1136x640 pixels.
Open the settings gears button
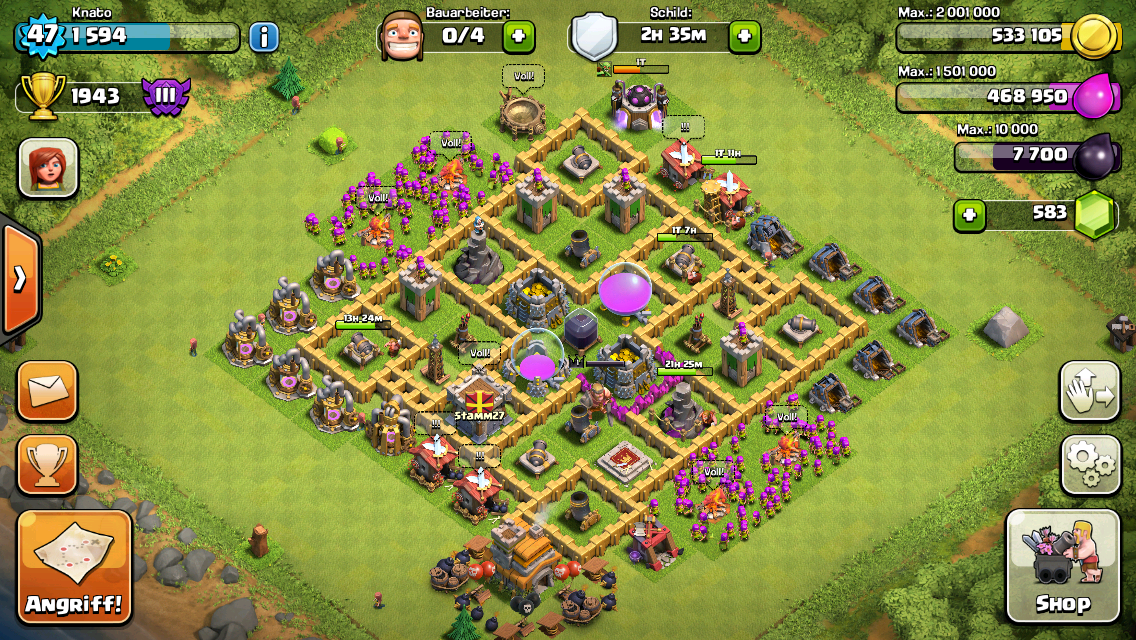point(1090,465)
